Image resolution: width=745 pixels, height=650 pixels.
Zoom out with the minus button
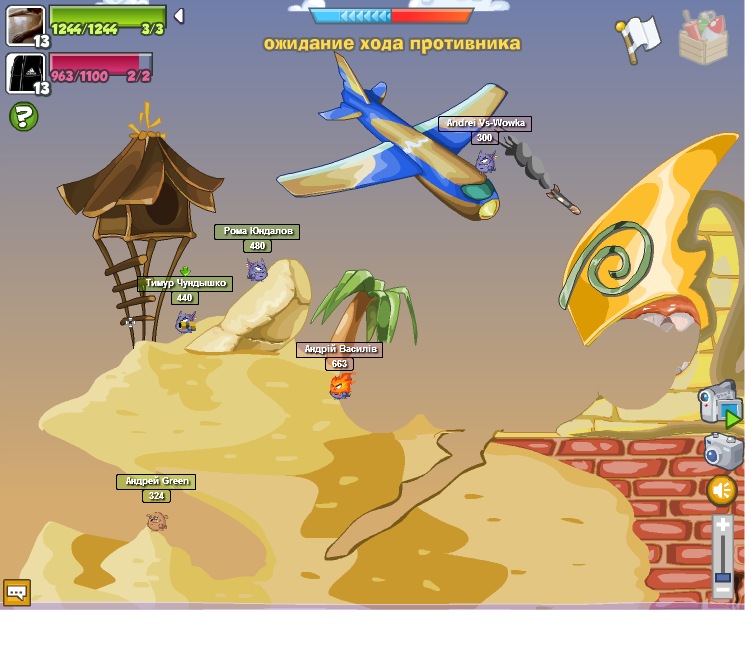(723, 591)
